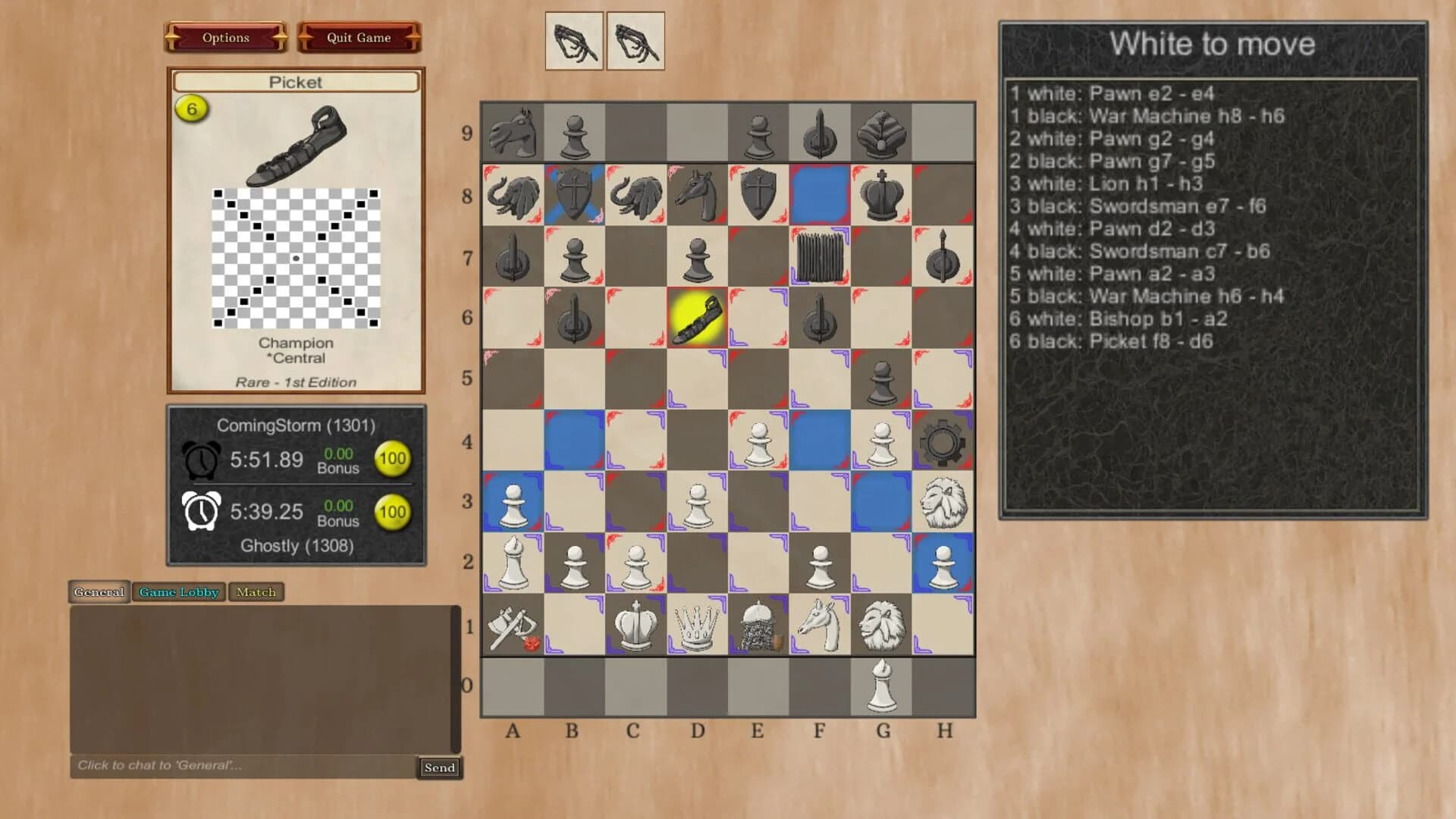This screenshot has height=819, width=1456.
Task: Select the black Elephant piece on a8
Action: pos(513,193)
